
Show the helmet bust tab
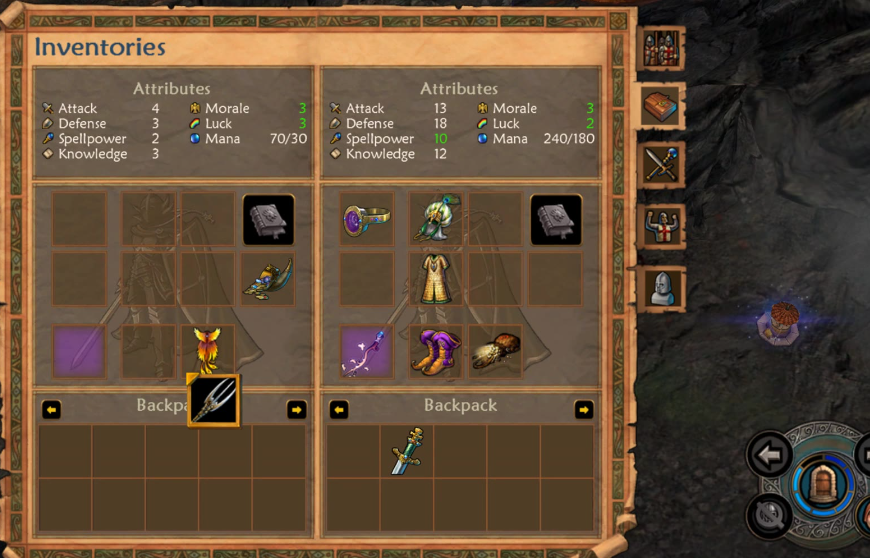[661, 288]
